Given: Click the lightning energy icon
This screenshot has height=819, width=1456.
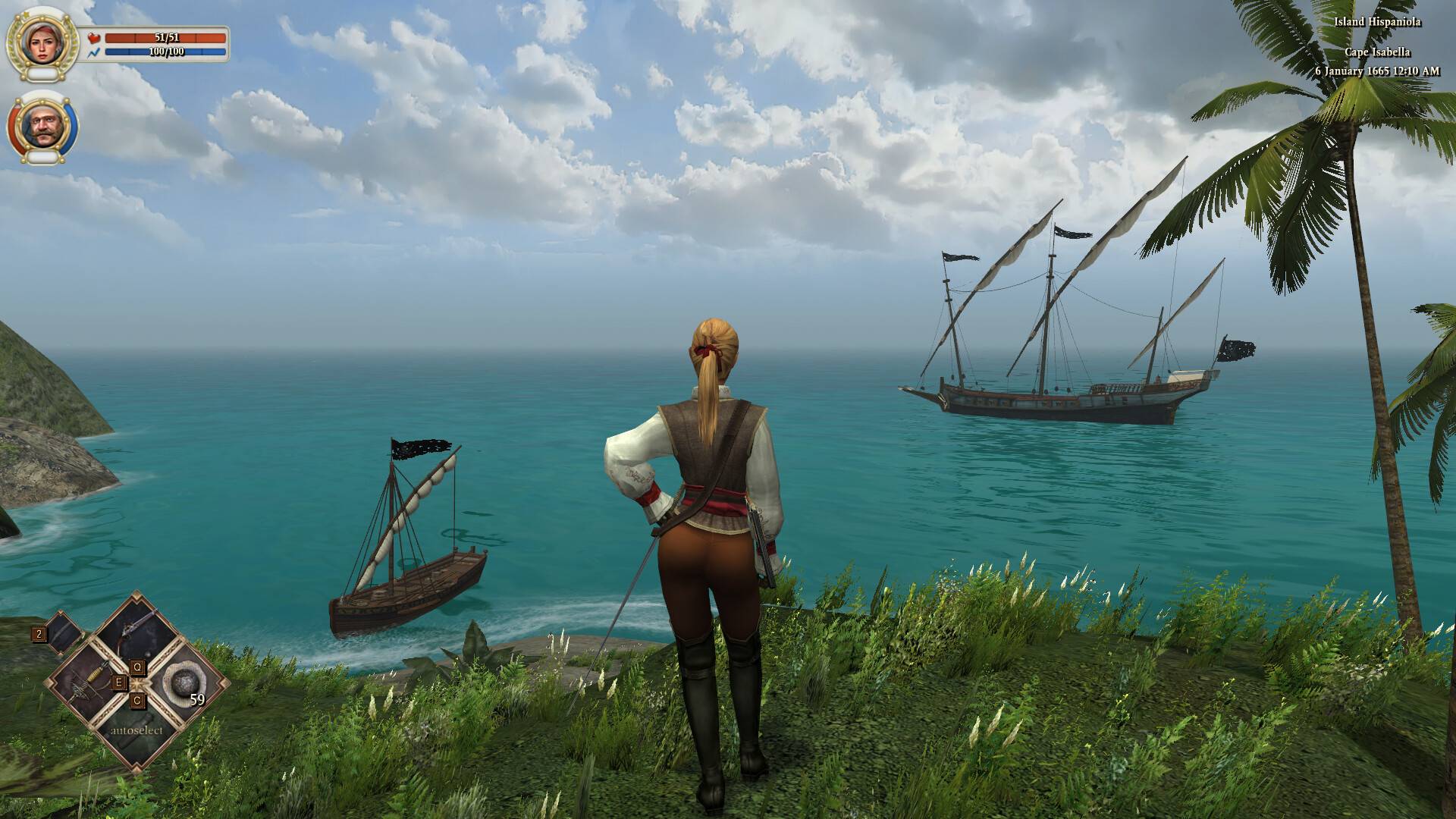Looking at the screenshot, I should click(x=93, y=53).
